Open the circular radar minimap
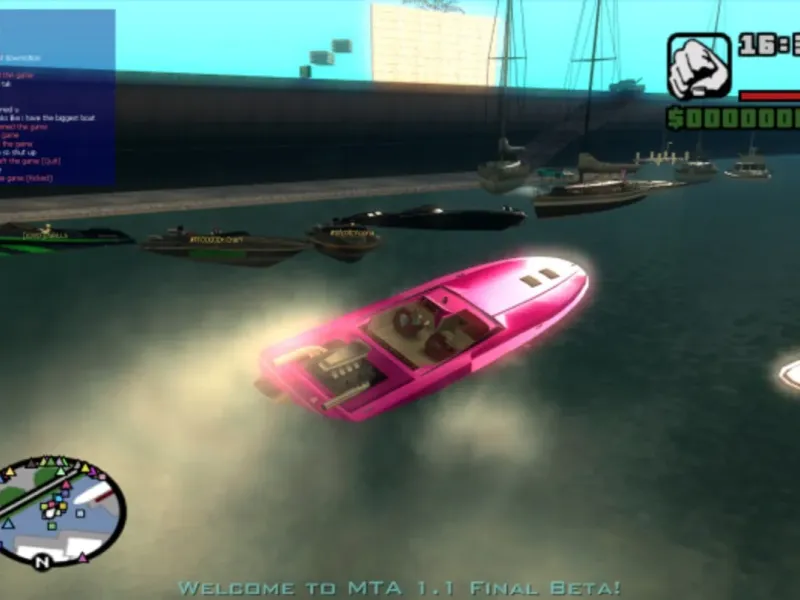The image size is (800, 600). coord(61,509)
